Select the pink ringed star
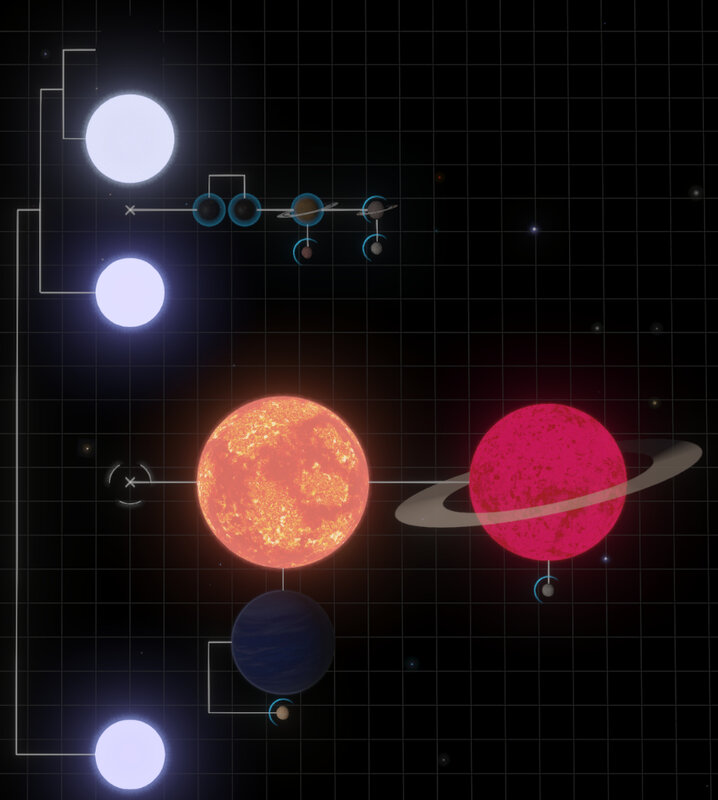 (x=547, y=482)
